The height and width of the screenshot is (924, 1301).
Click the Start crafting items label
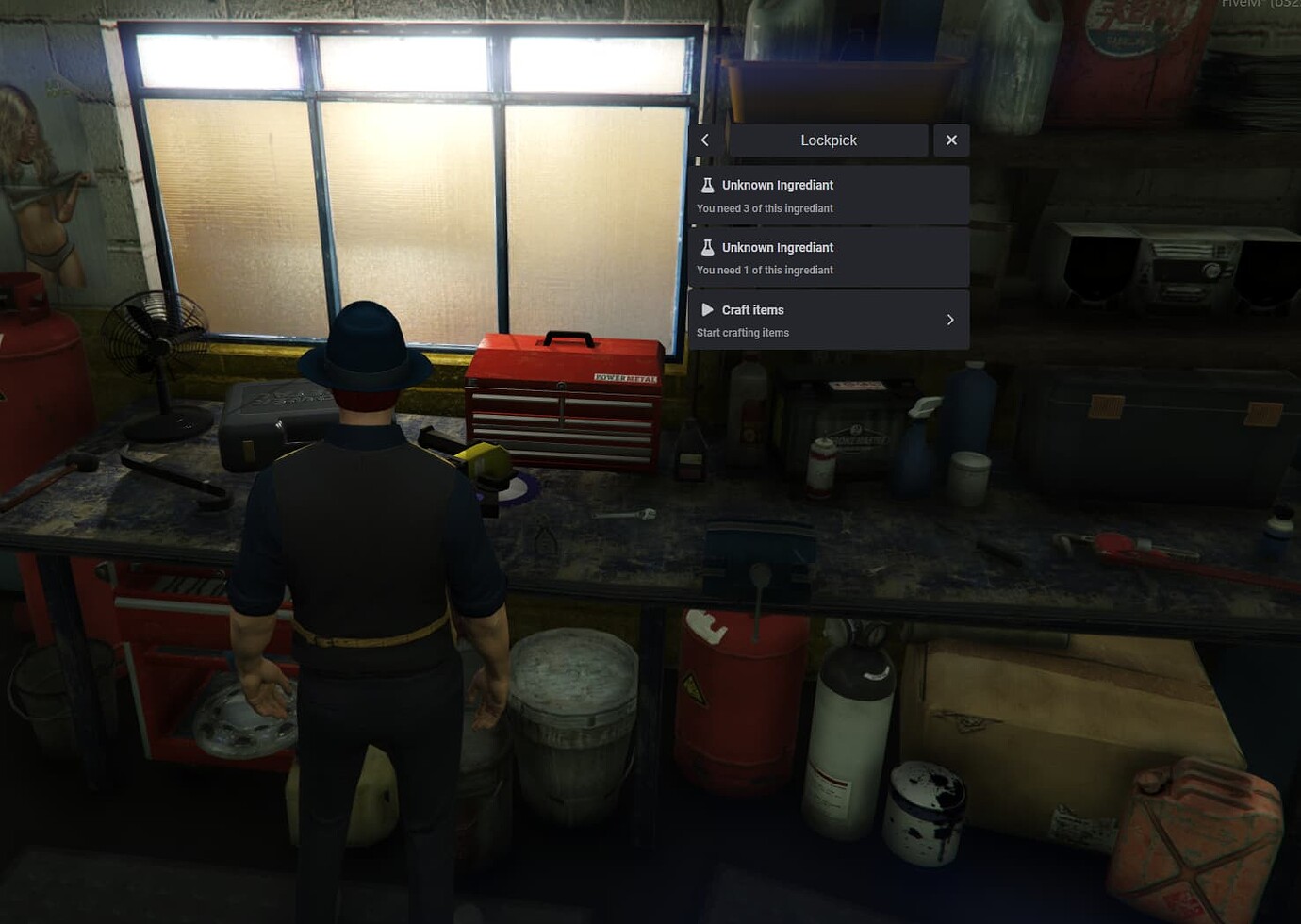(x=742, y=332)
